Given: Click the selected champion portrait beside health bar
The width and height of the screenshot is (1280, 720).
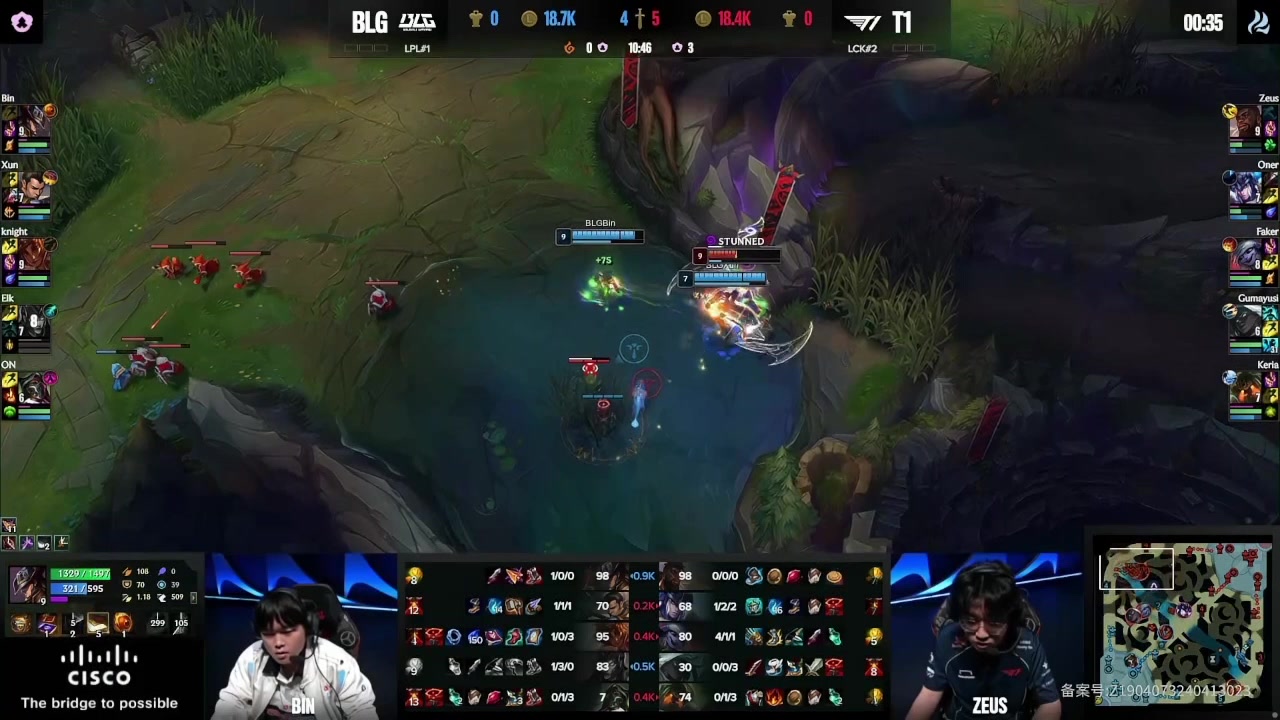Looking at the screenshot, I should (x=27, y=585).
